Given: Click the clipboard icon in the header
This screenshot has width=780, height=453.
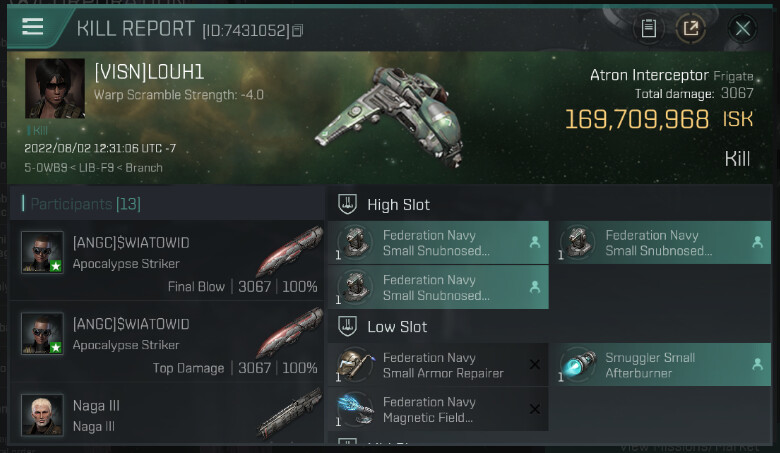Looking at the screenshot, I should pyautogui.click(x=649, y=28).
